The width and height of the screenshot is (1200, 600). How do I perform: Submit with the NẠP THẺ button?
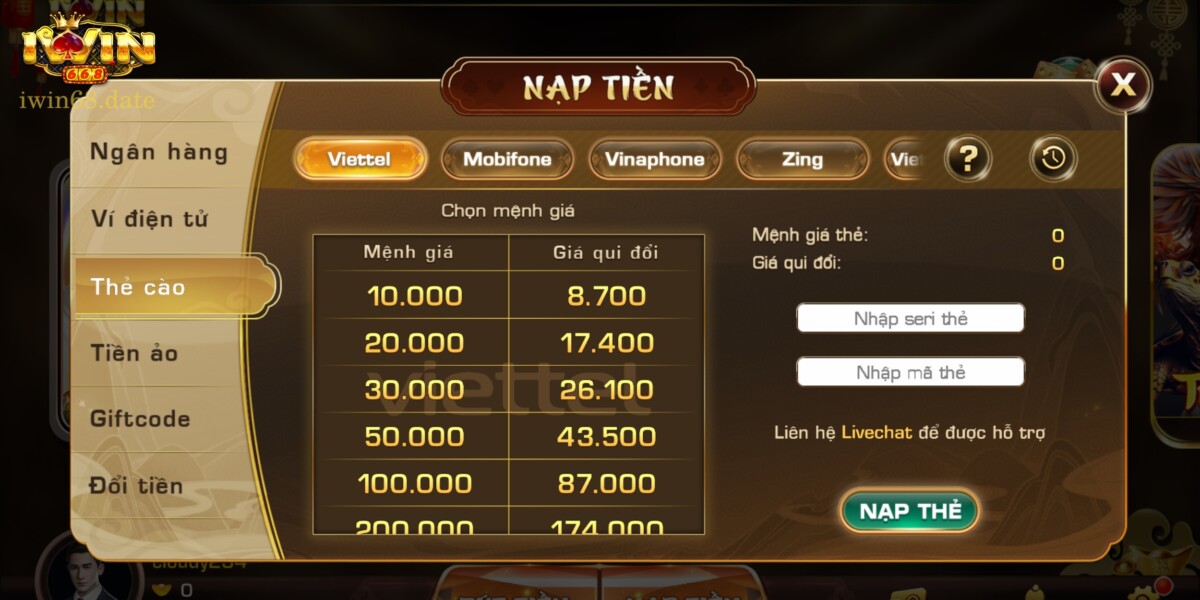pos(909,511)
